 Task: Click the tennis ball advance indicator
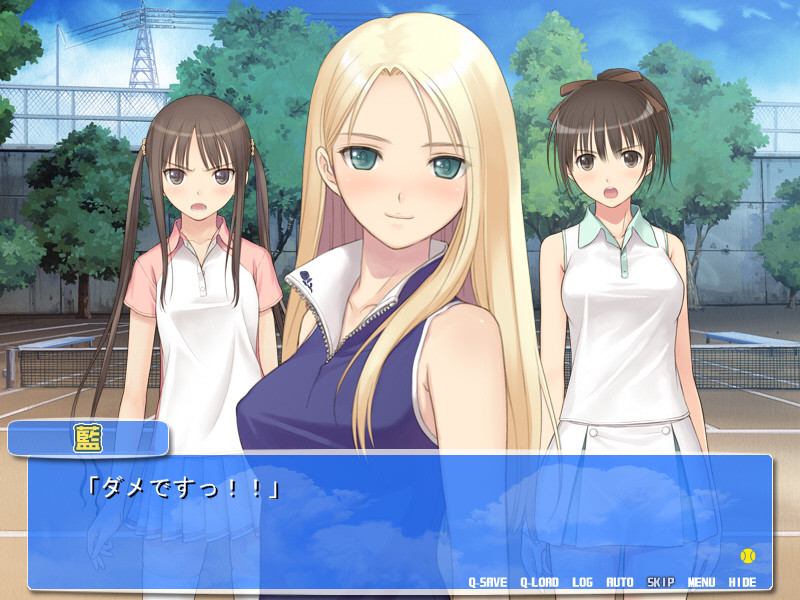tap(747, 555)
